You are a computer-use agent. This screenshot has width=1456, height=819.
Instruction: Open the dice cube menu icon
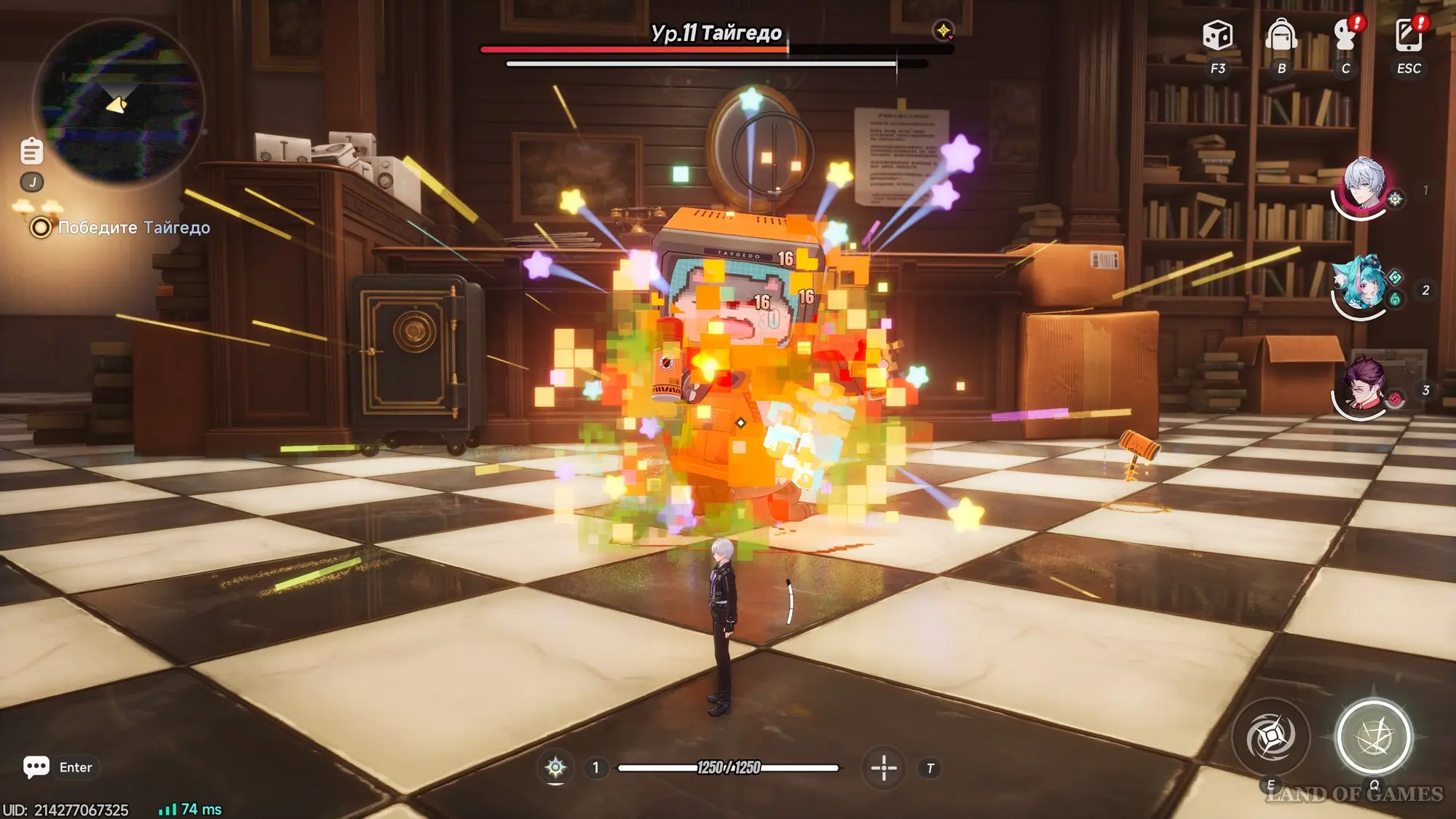pyautogui.click(x=1217, y=35)
